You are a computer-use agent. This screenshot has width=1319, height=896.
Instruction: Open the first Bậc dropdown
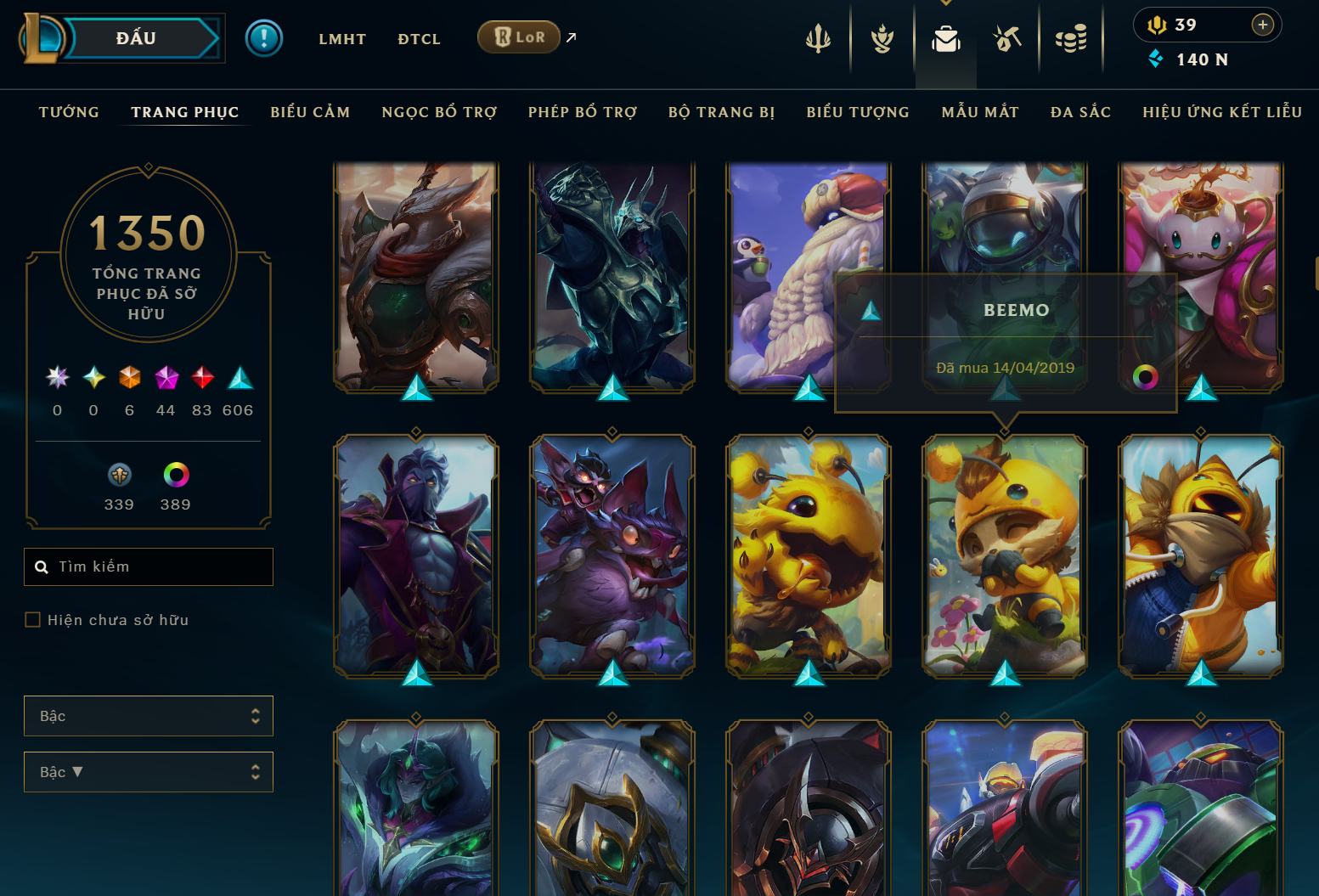[149, 715]
